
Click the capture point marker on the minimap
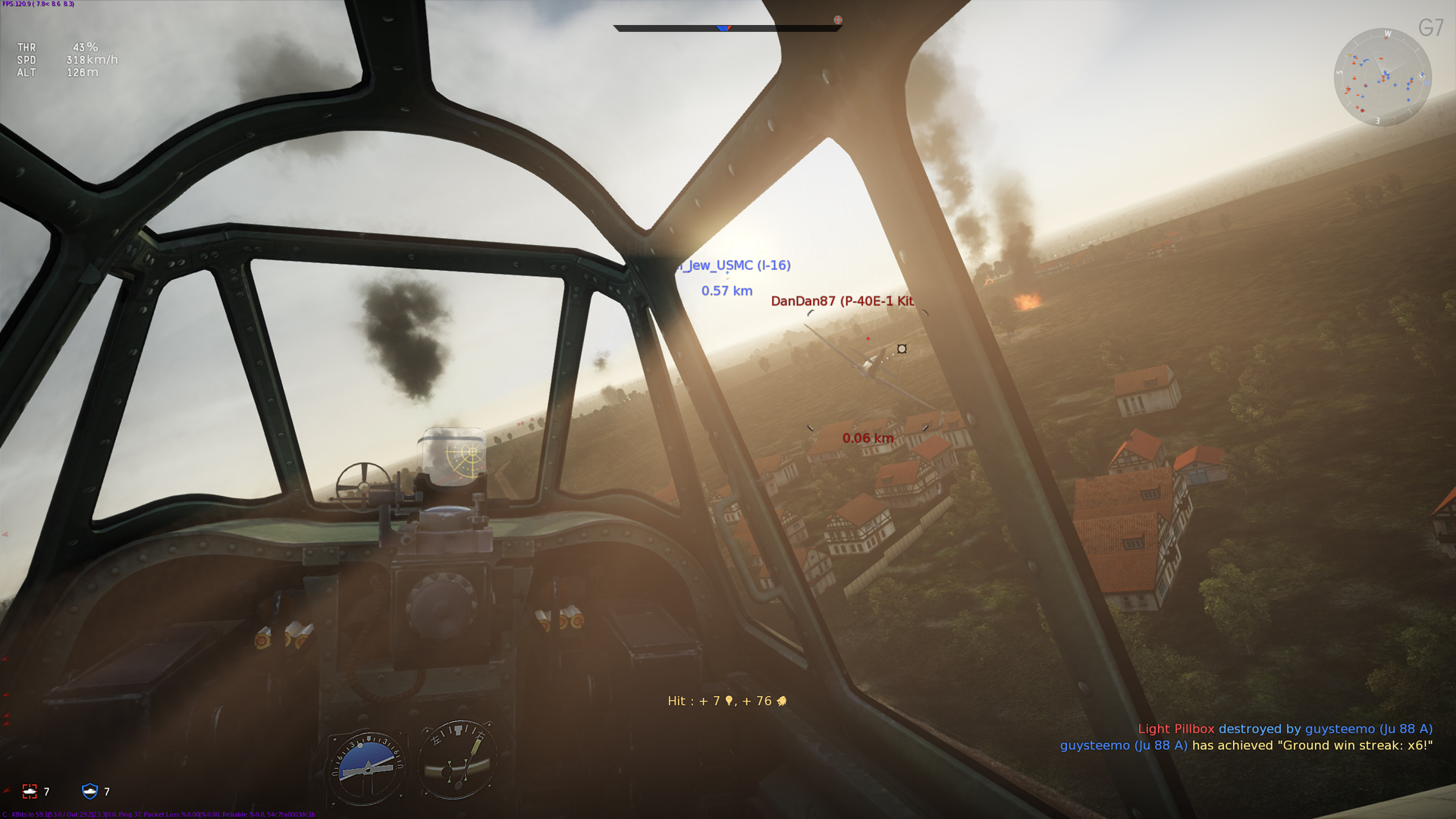click(x=1421, y=77)
